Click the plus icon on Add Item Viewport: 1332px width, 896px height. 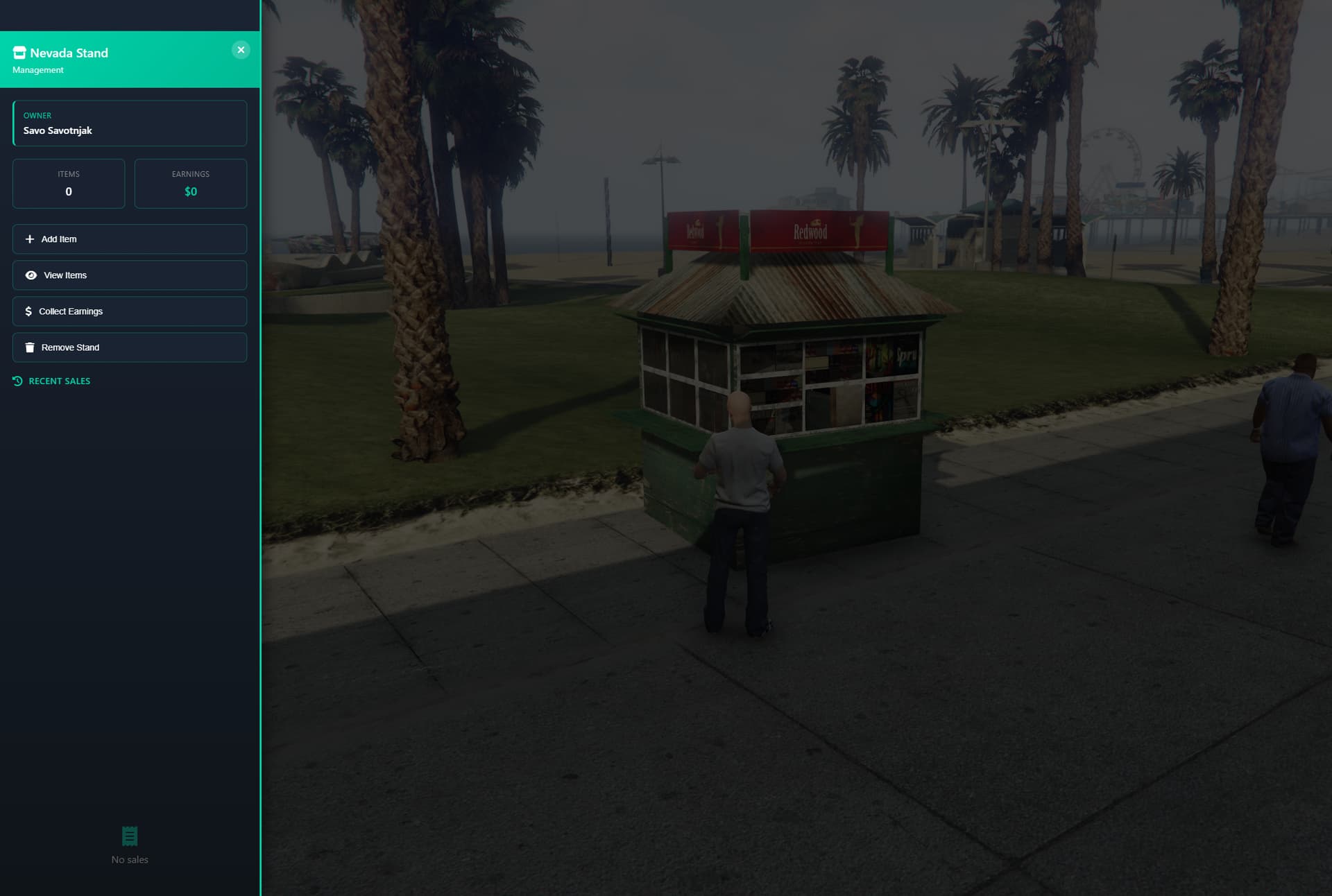pos(29,239)
